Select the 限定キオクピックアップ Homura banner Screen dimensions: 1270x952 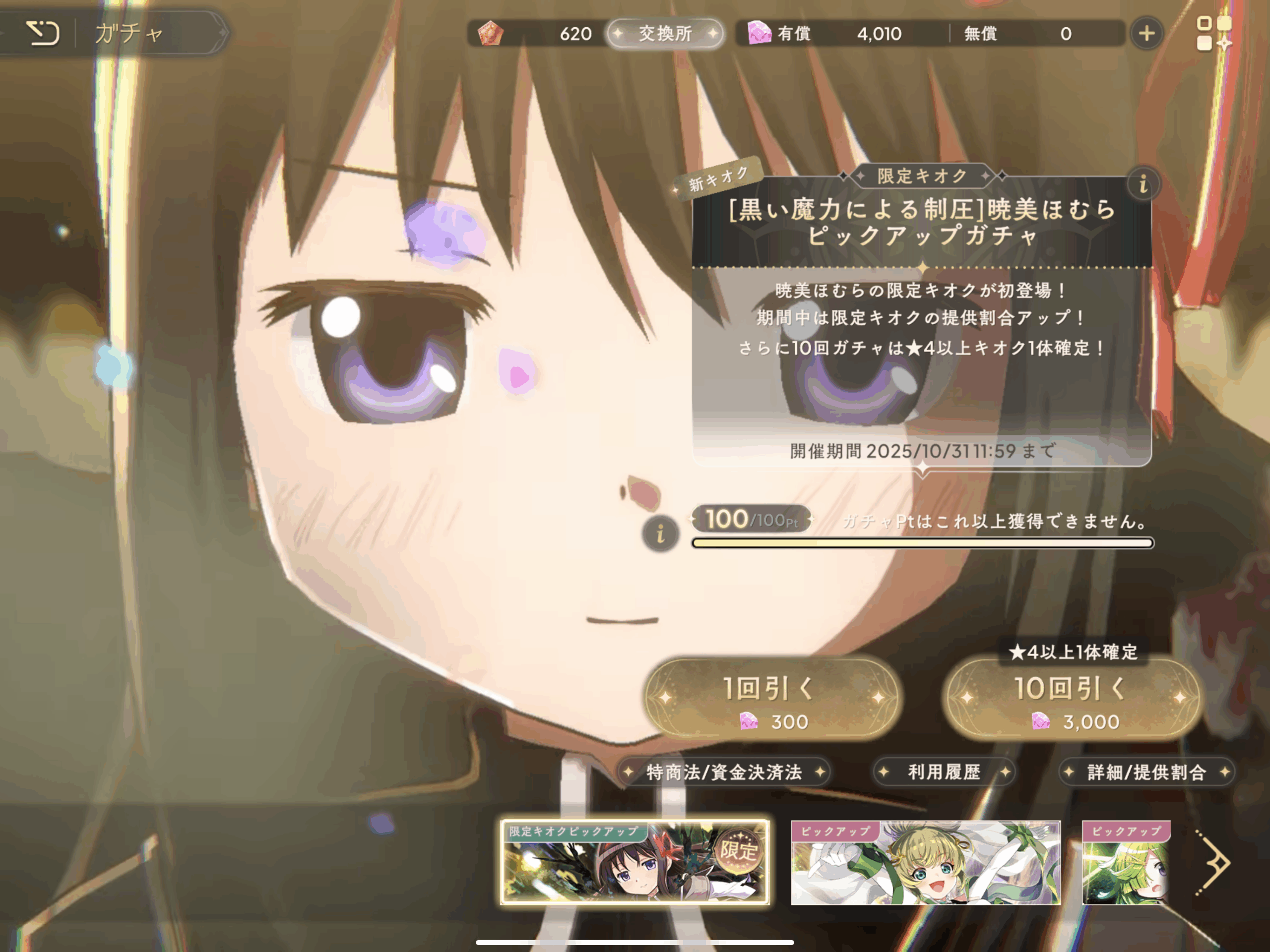click(635, 862)
